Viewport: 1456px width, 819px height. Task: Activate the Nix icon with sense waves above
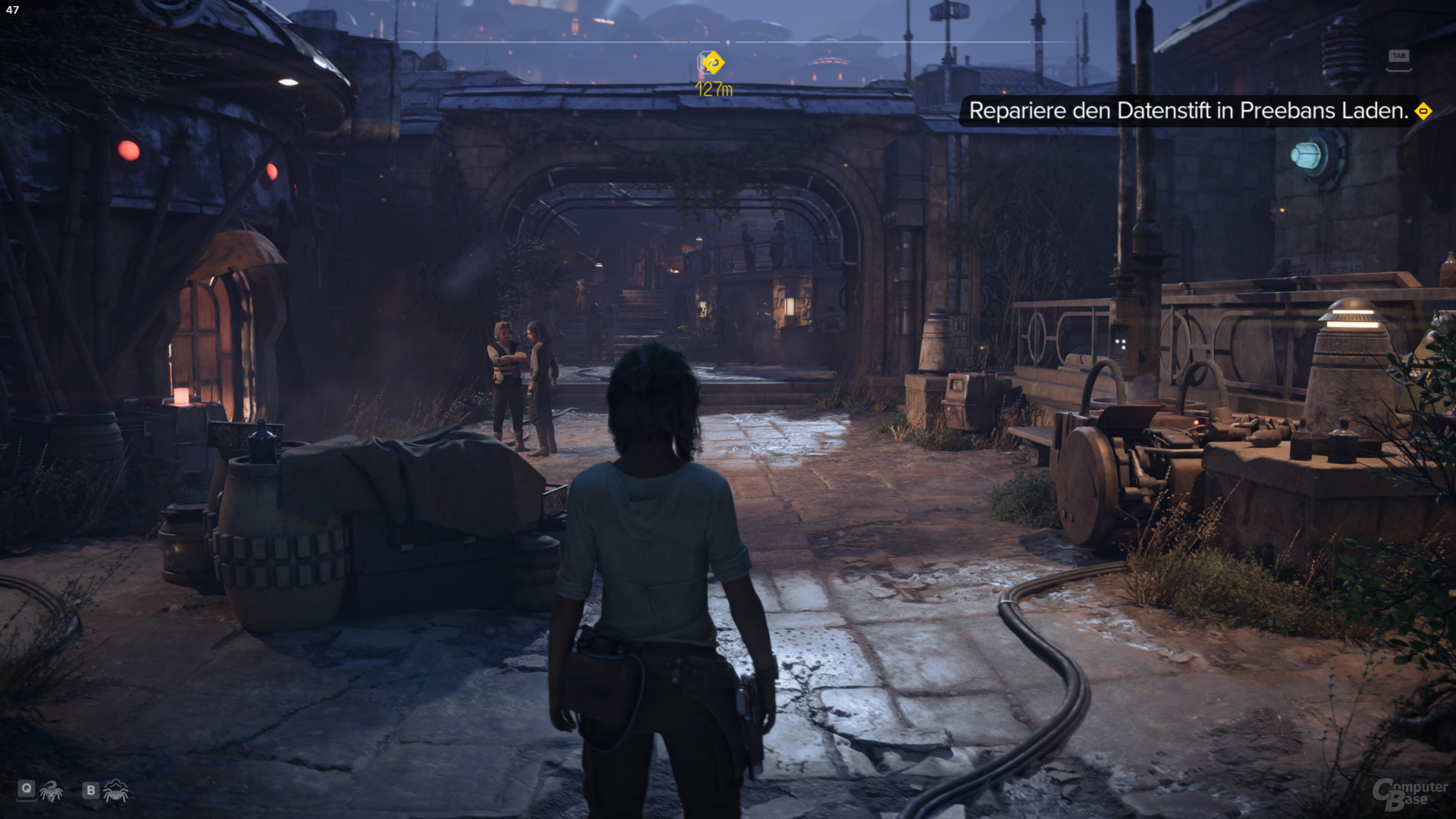click(115, 791)
